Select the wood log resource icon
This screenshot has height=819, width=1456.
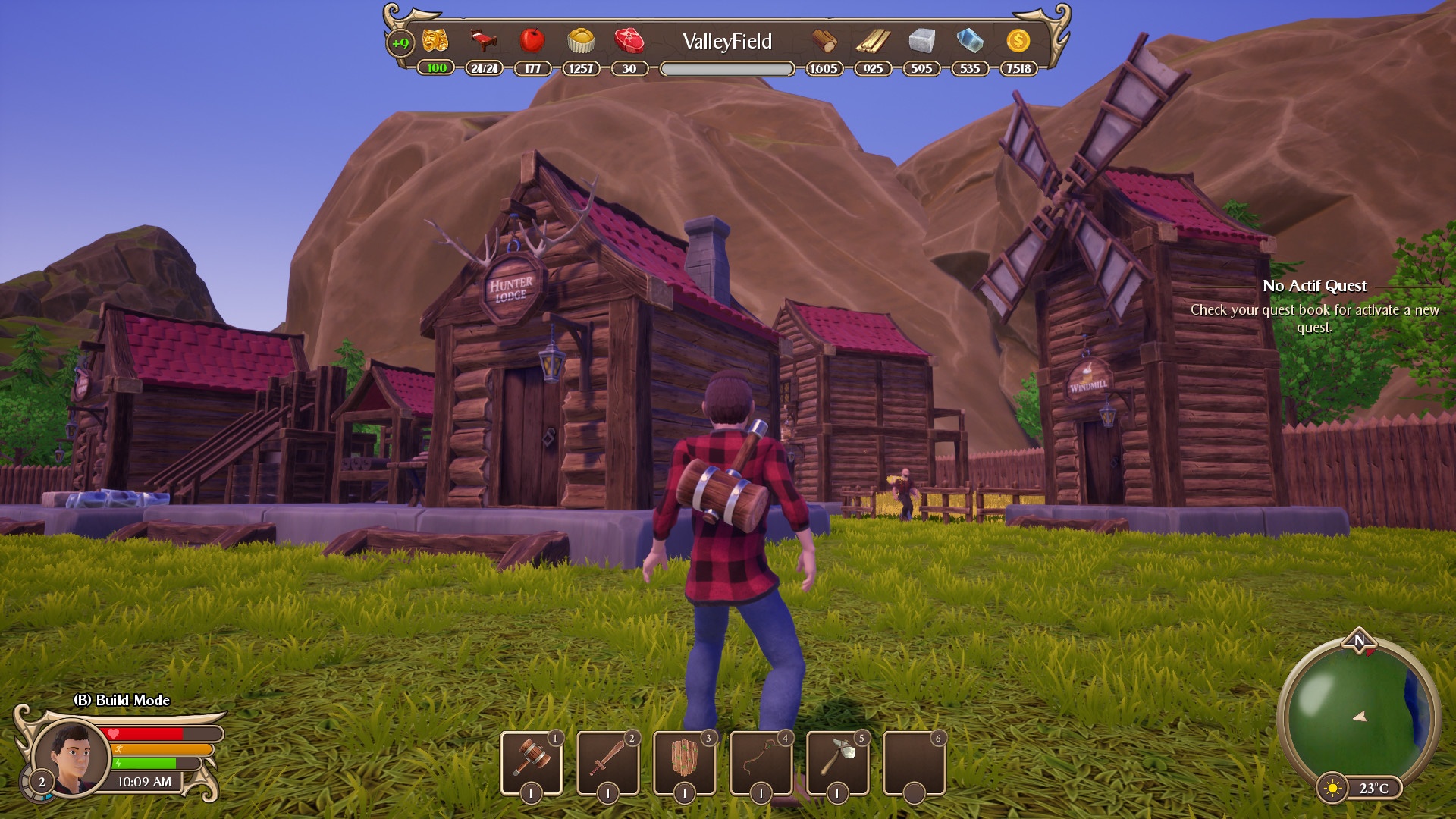pyautogui.click(x=824, y=40)
